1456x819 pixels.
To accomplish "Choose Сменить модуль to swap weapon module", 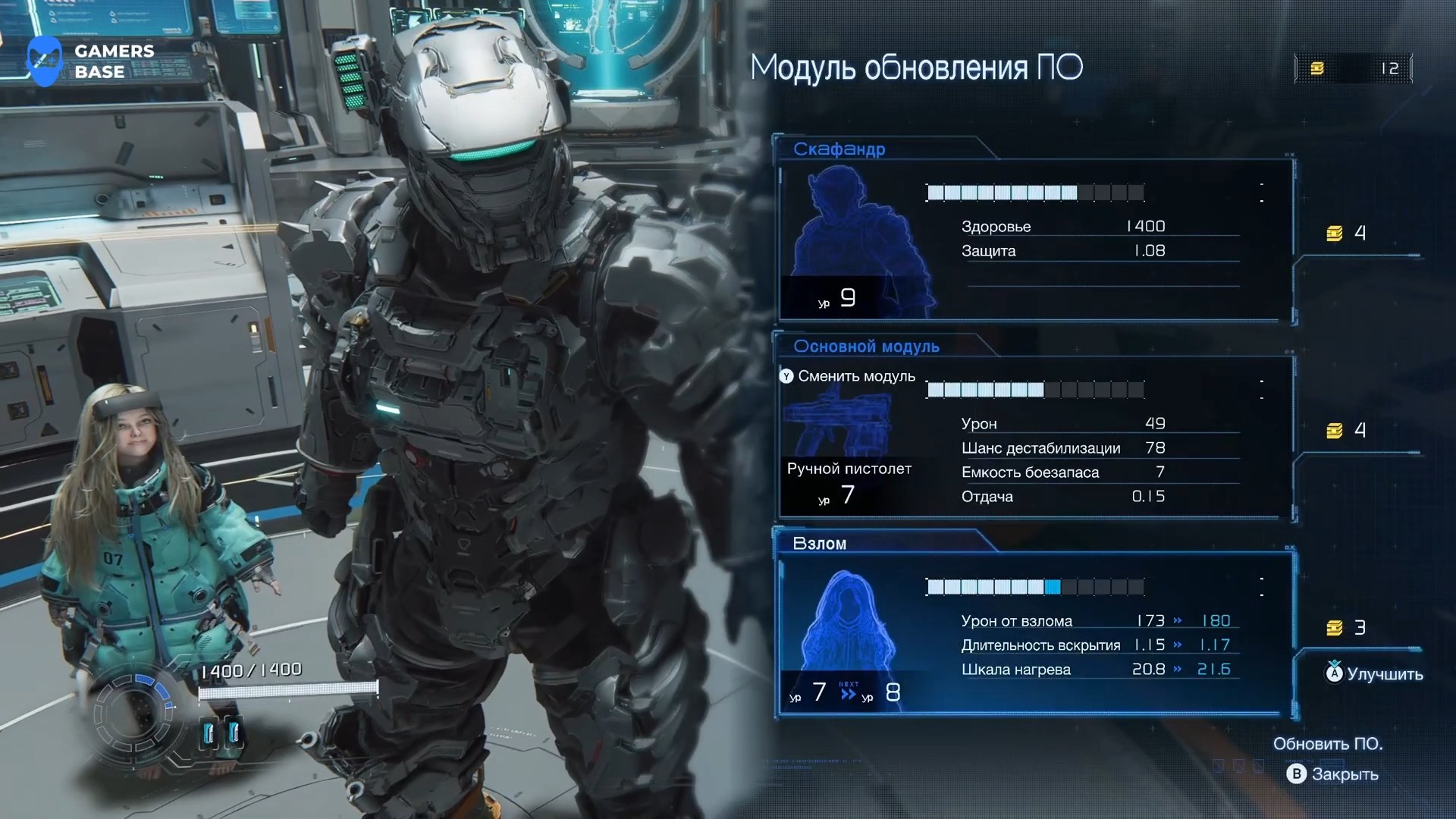I will (848, 376).
